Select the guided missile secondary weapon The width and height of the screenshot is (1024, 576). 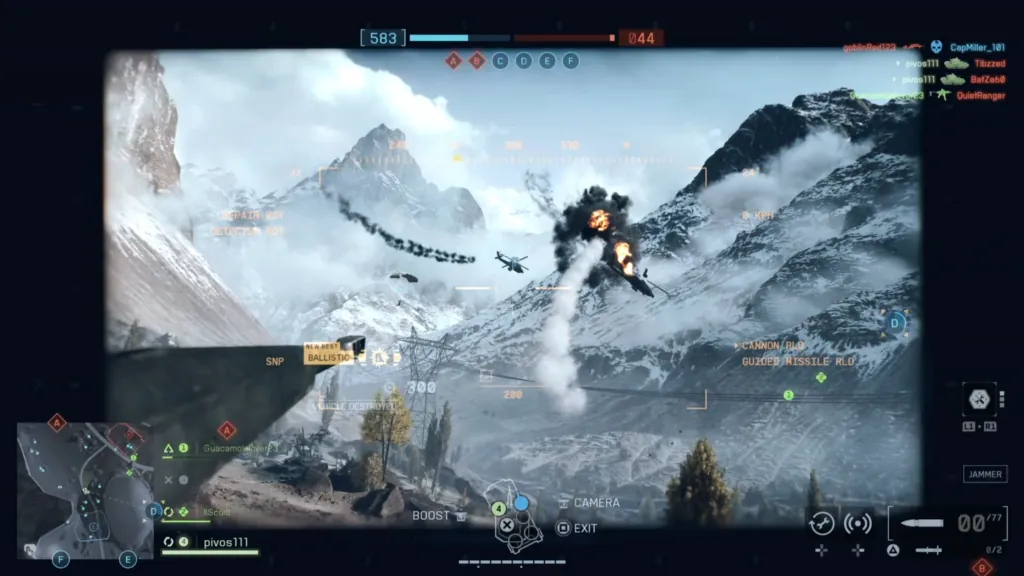pyautogui.click(x=928, y=550)
